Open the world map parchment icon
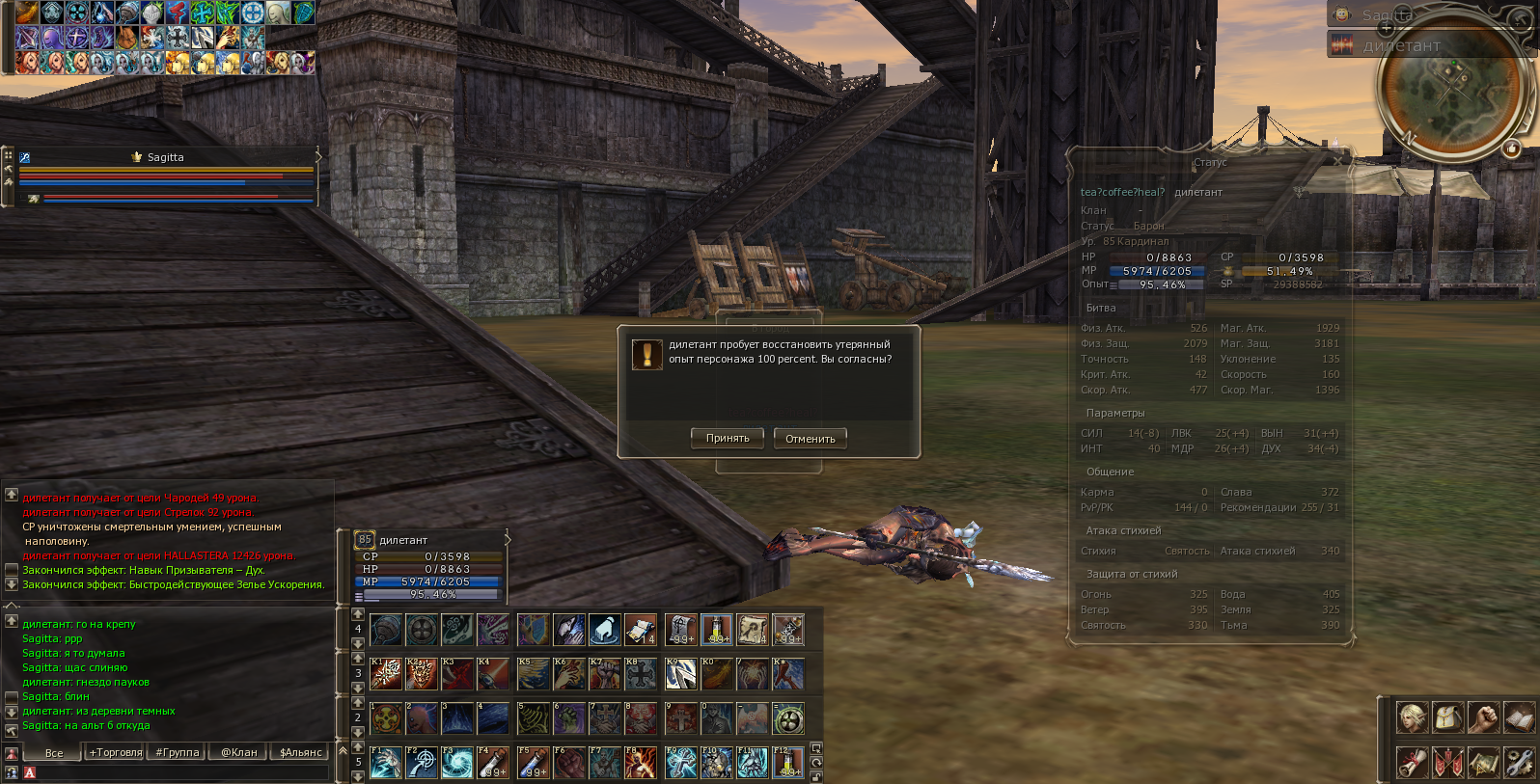1540x784 pixels. pos(1483,762)
